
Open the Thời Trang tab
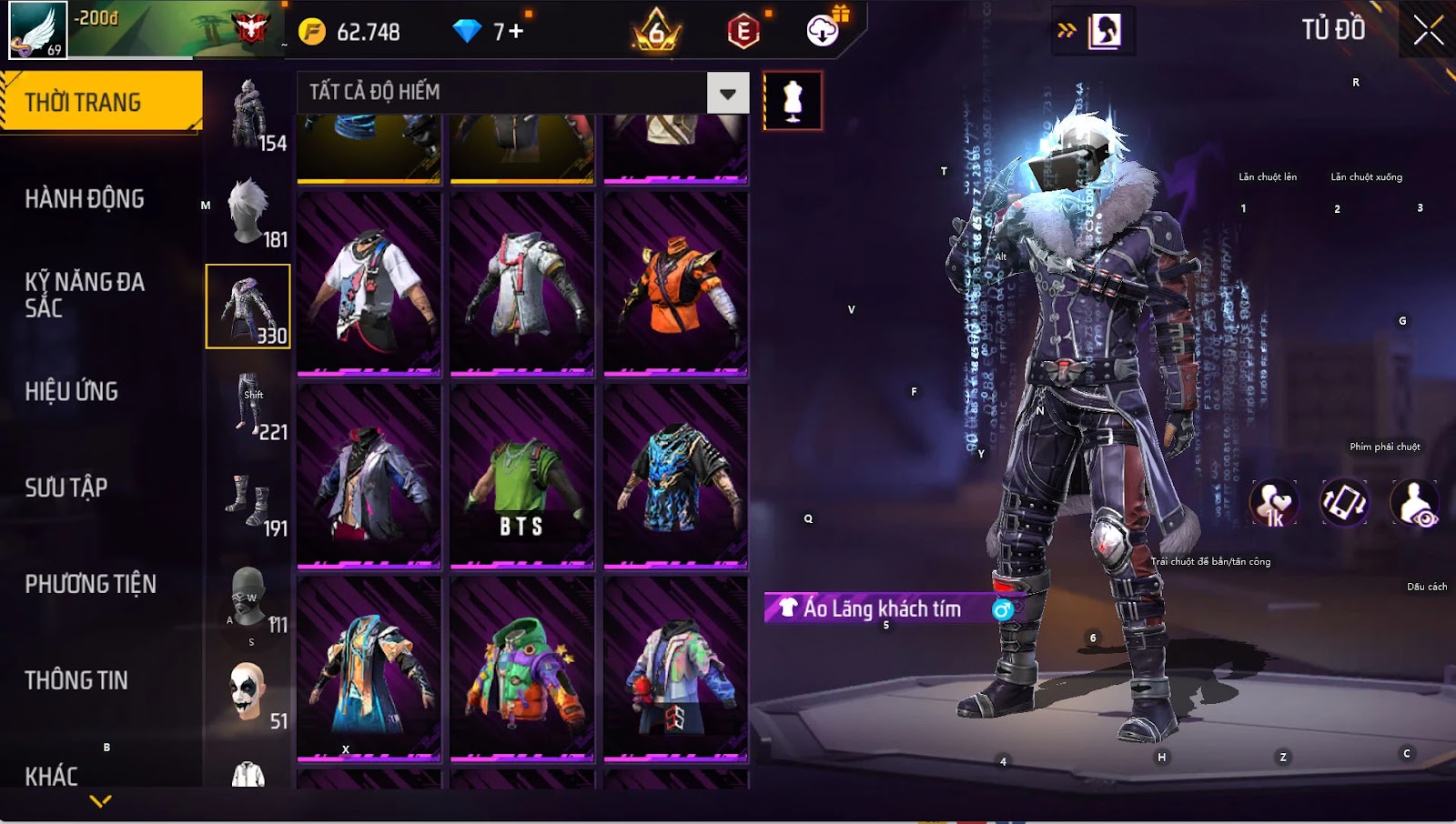(x=100, y=102)
